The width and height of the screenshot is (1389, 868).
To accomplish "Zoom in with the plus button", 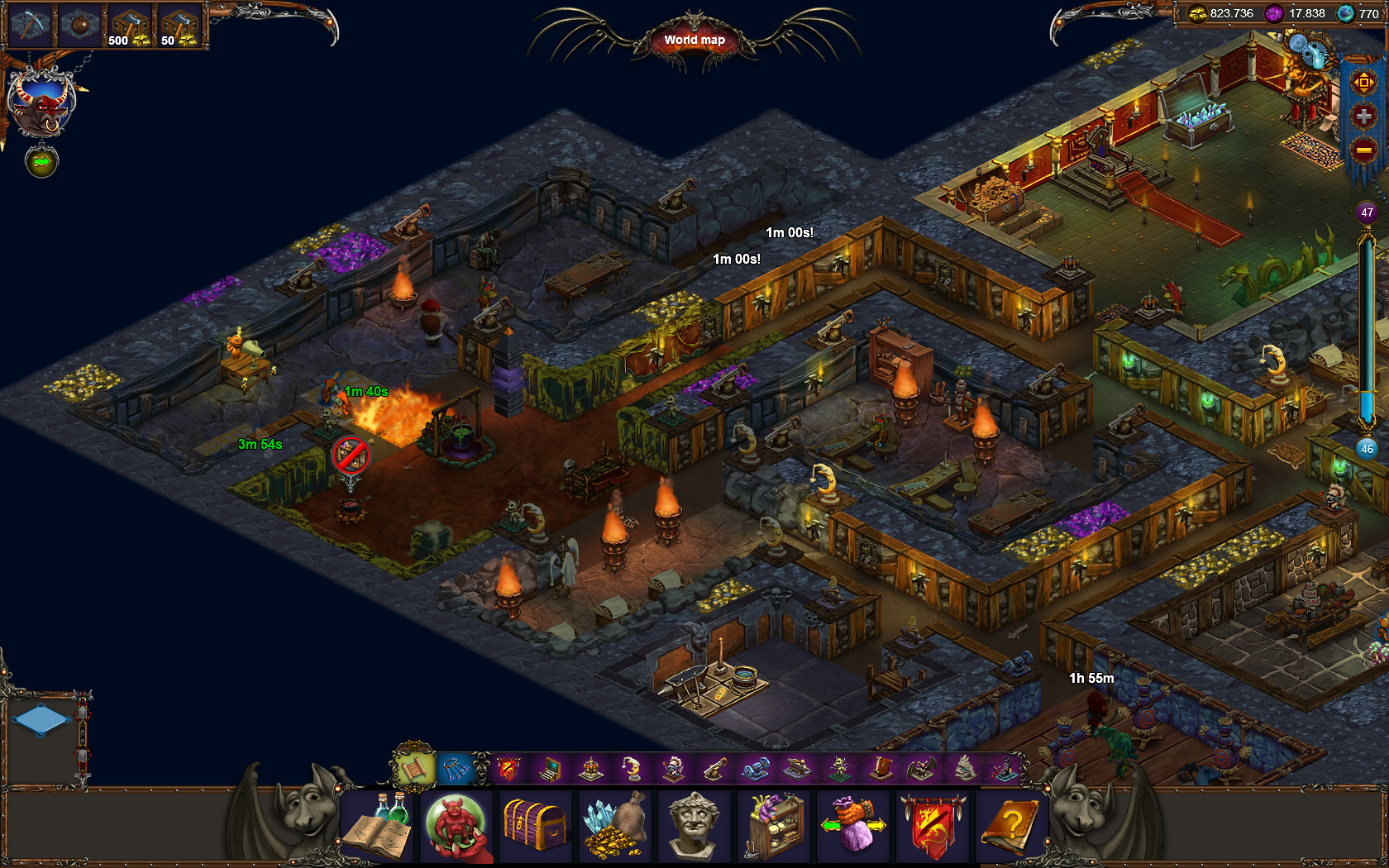I will pyautogui.click(x=1363, y=116).
